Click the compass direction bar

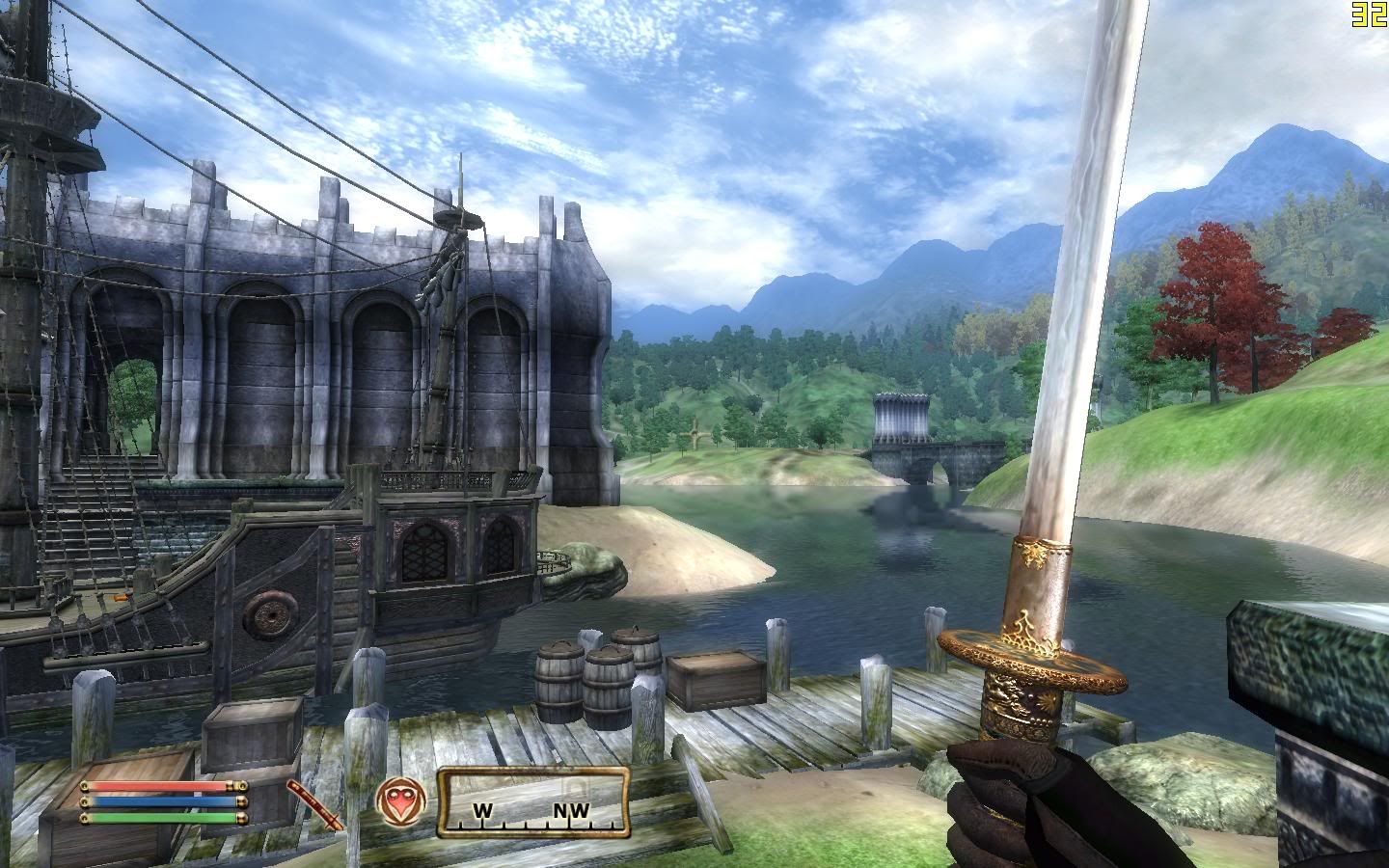(533, 802)
